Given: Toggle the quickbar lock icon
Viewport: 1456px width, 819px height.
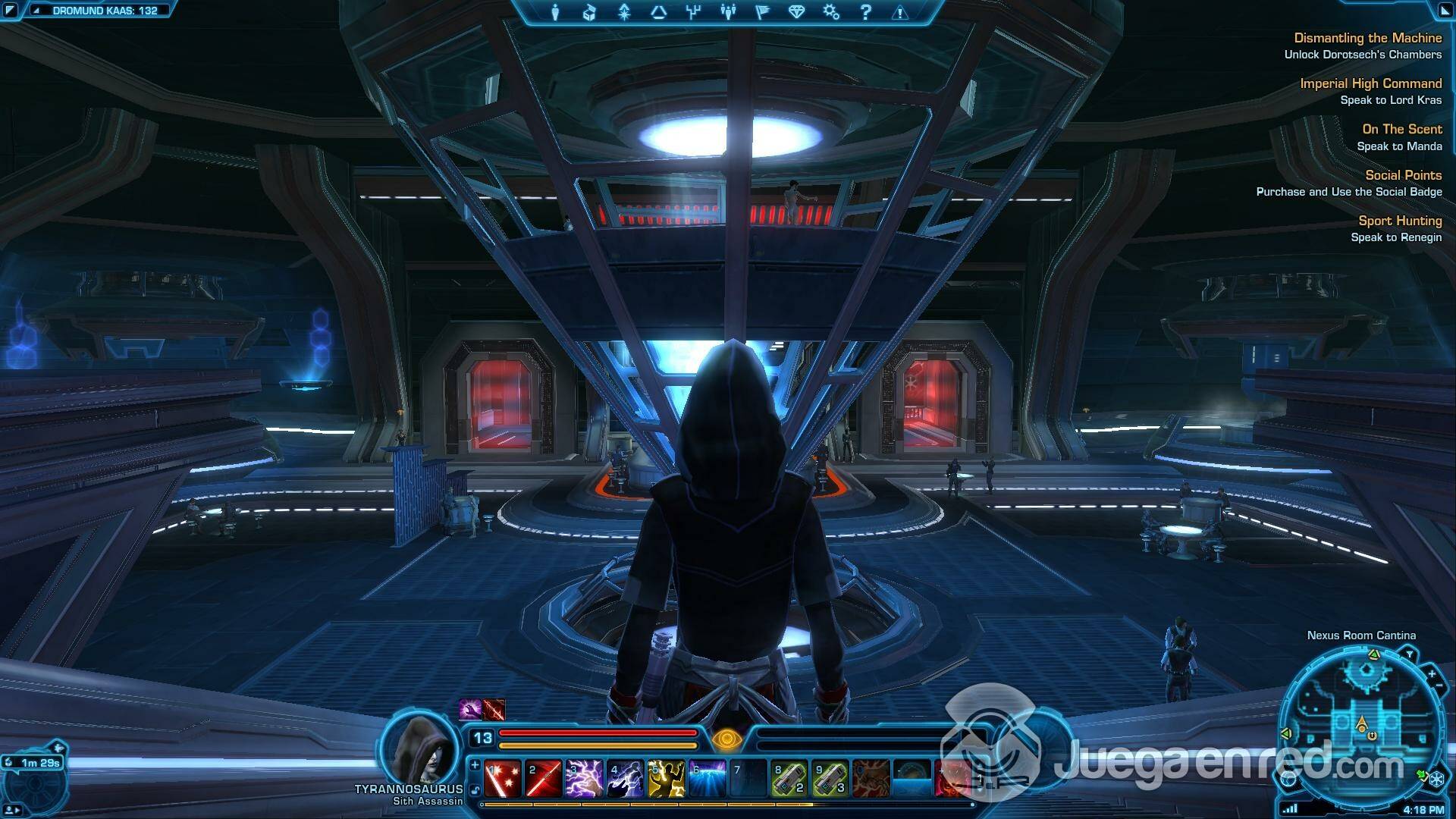Looking at the screenshot, I should click(x=475, y=791).
